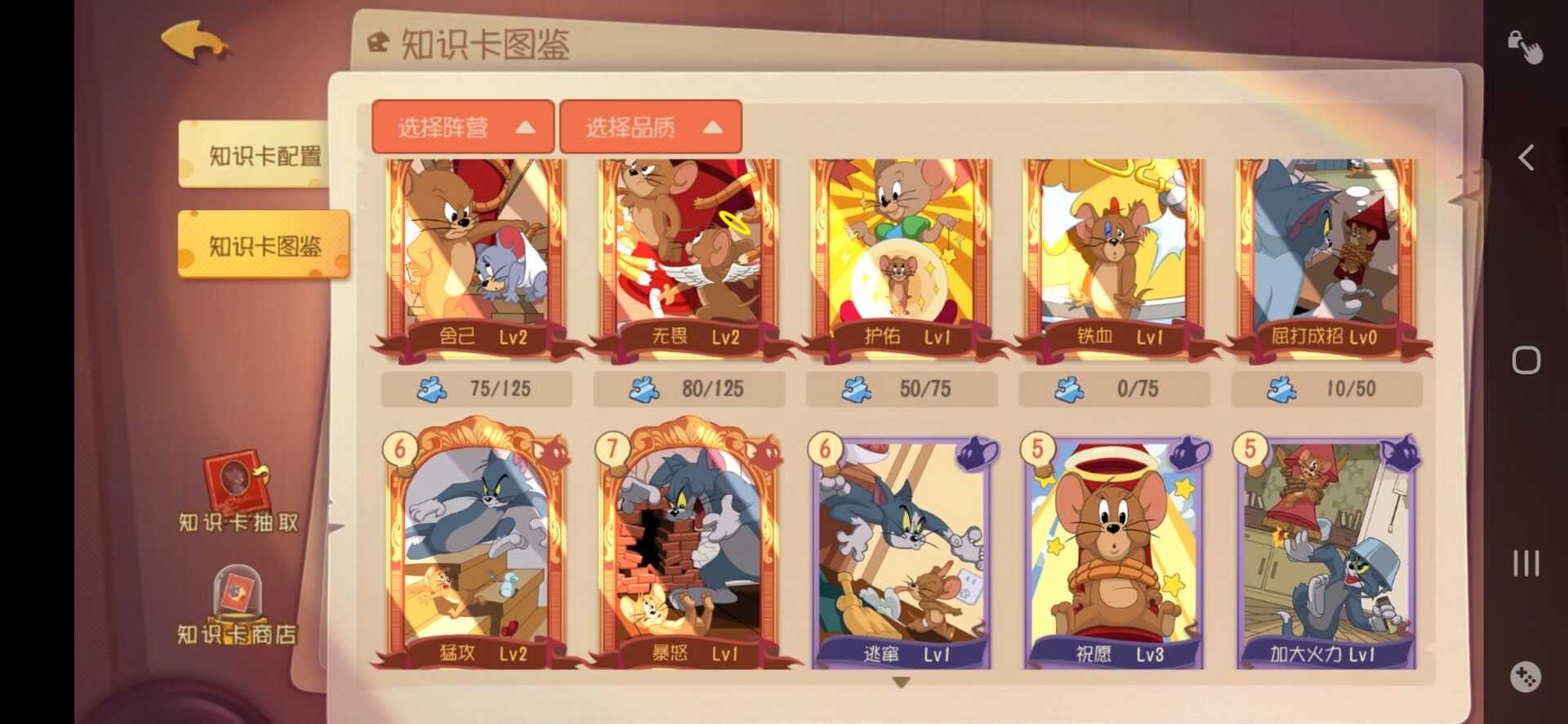This screenshot has width=1568, height=724.
Task: Tap the puzzle piece icon under 无畏 card
Action: [x=645, y=390]
